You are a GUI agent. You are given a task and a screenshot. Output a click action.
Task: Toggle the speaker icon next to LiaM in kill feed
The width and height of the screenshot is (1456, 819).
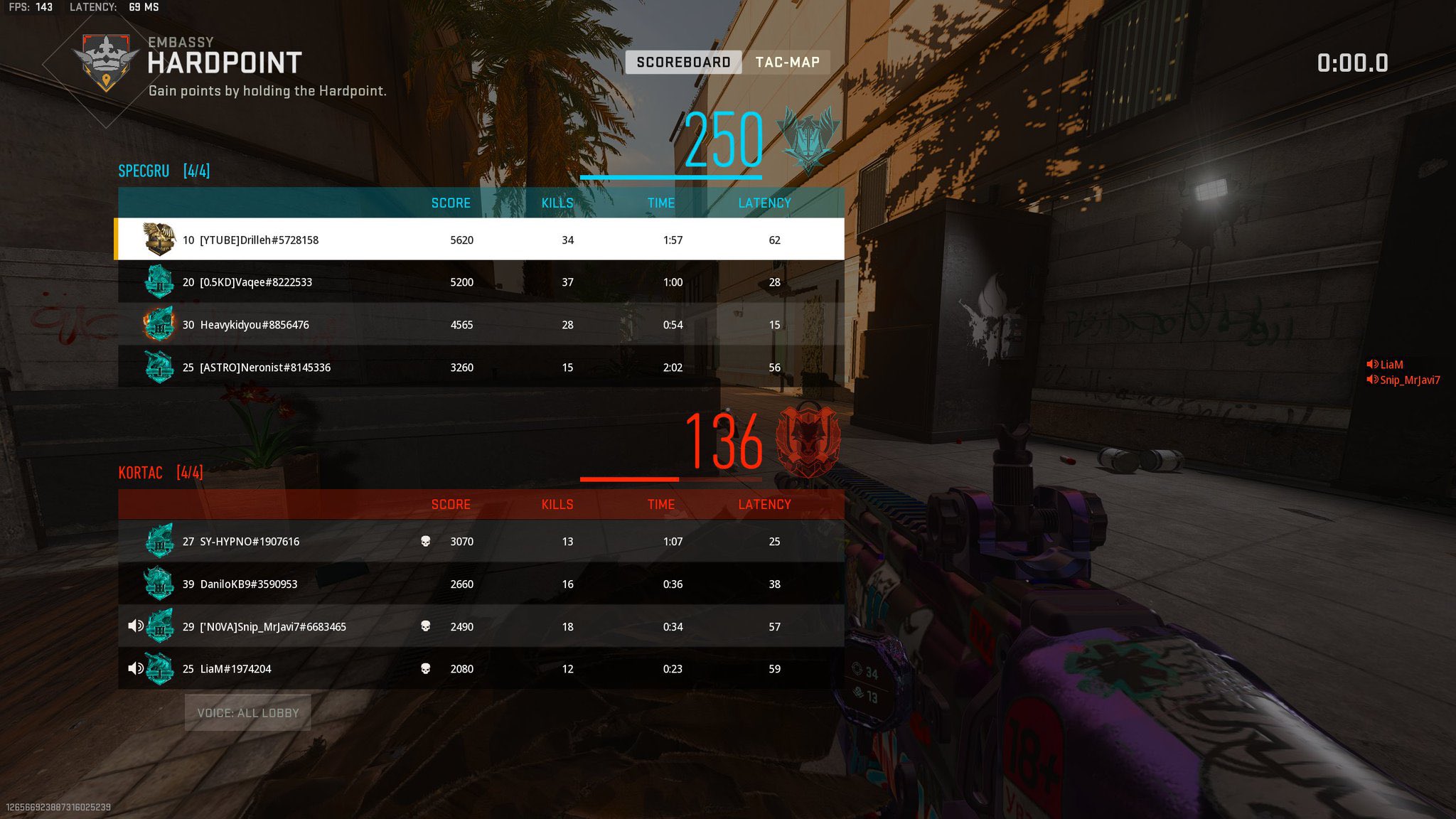[x=1371, y=364]
